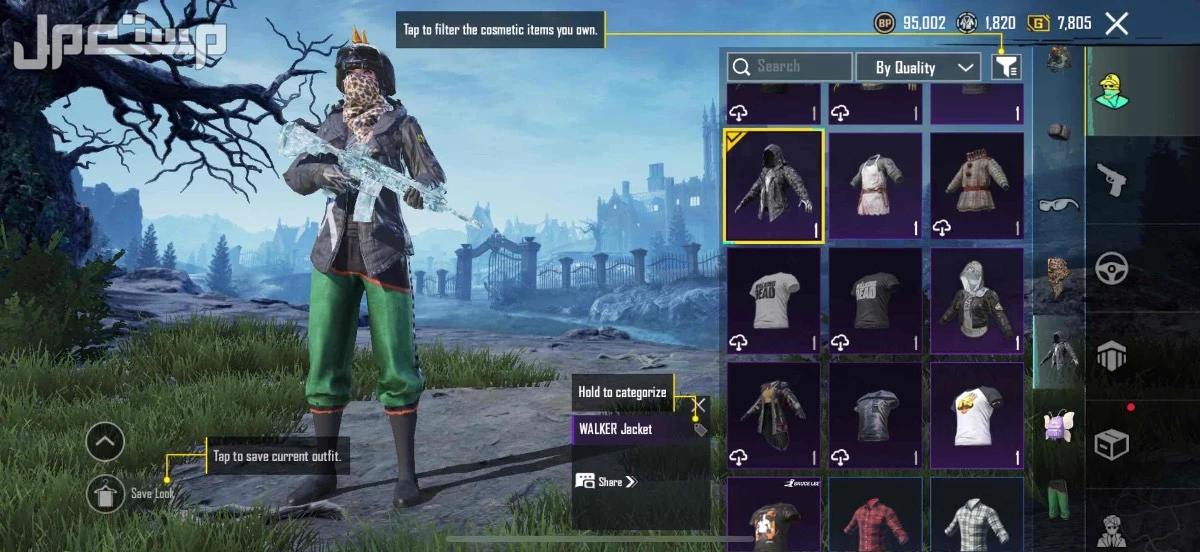1200x552 pixels.
Task: Pick the white Walking Dead t-shirt
Action: 774,300
